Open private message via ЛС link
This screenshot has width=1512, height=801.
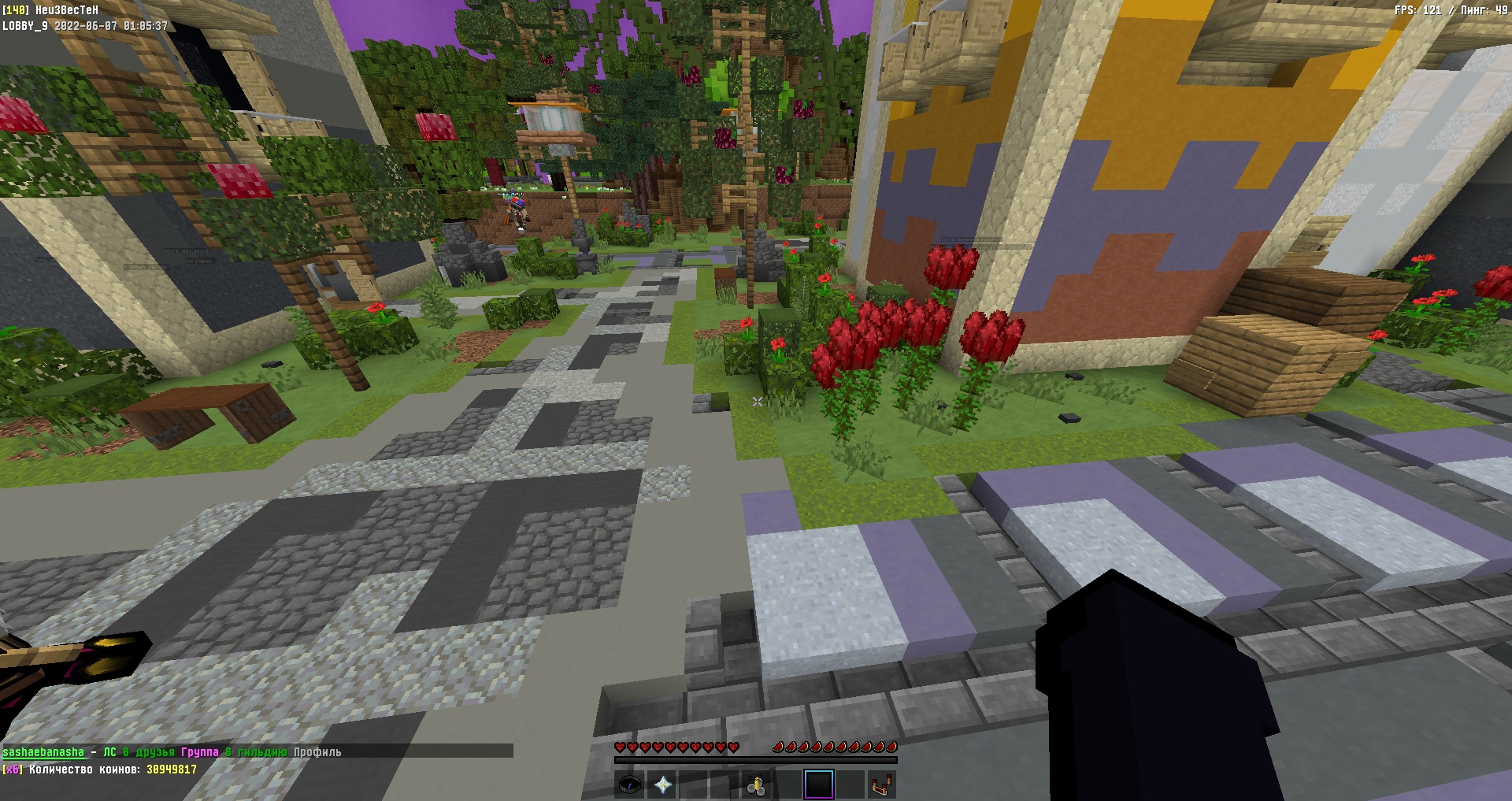(109, 752)
